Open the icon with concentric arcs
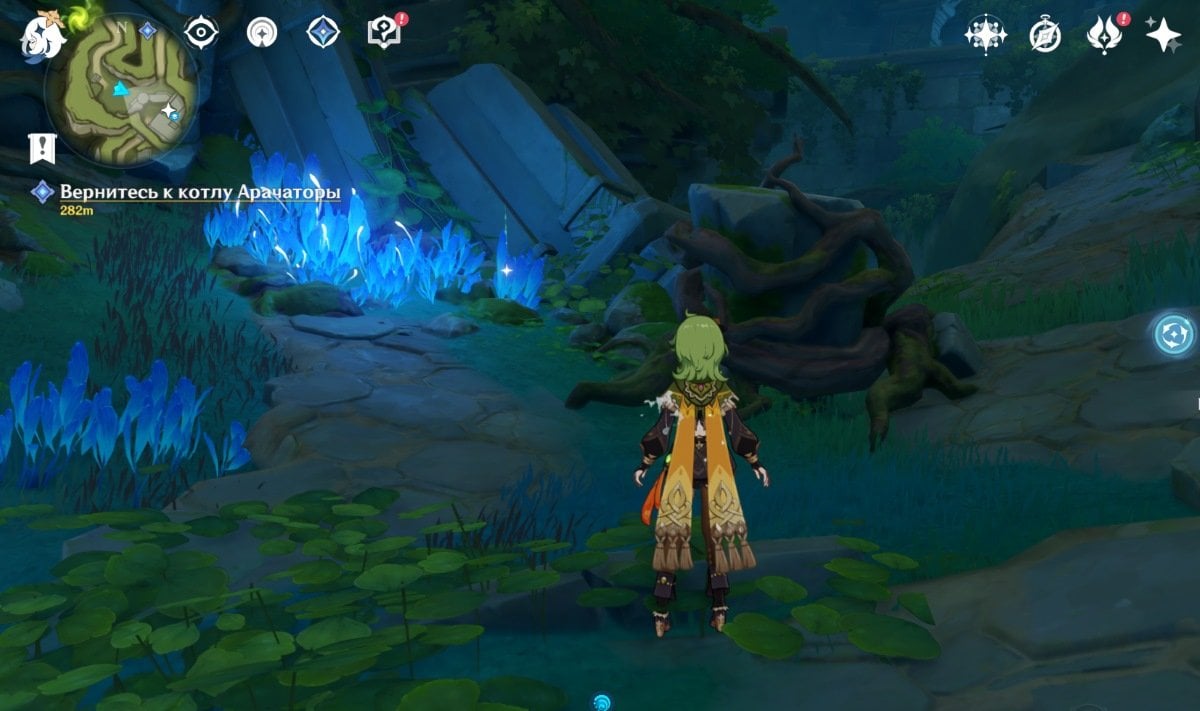This screenshot has height=711, width=1200. pyautogui.click(x=262, y=32)
